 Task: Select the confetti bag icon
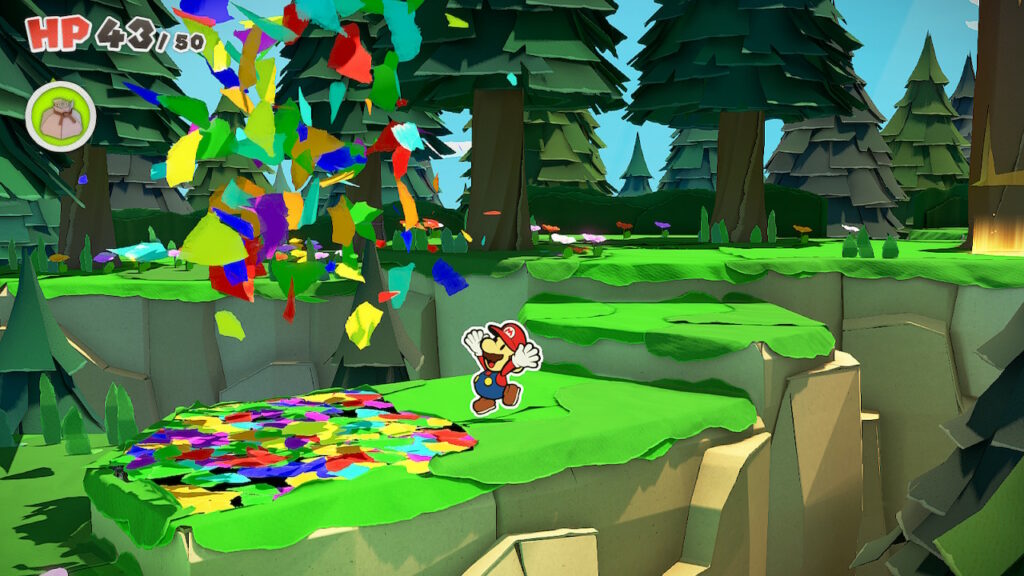click(60, 116)
